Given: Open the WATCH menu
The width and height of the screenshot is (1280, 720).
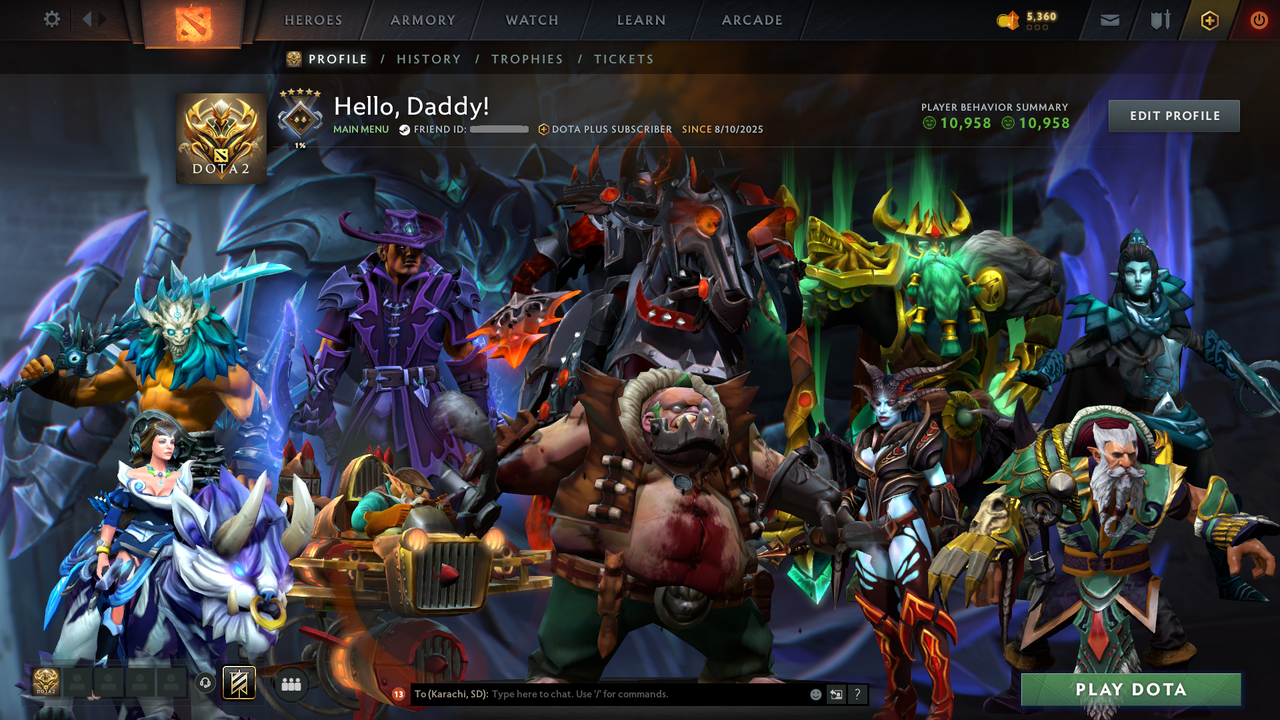Looking at the screenshot, I should (531, 19).
